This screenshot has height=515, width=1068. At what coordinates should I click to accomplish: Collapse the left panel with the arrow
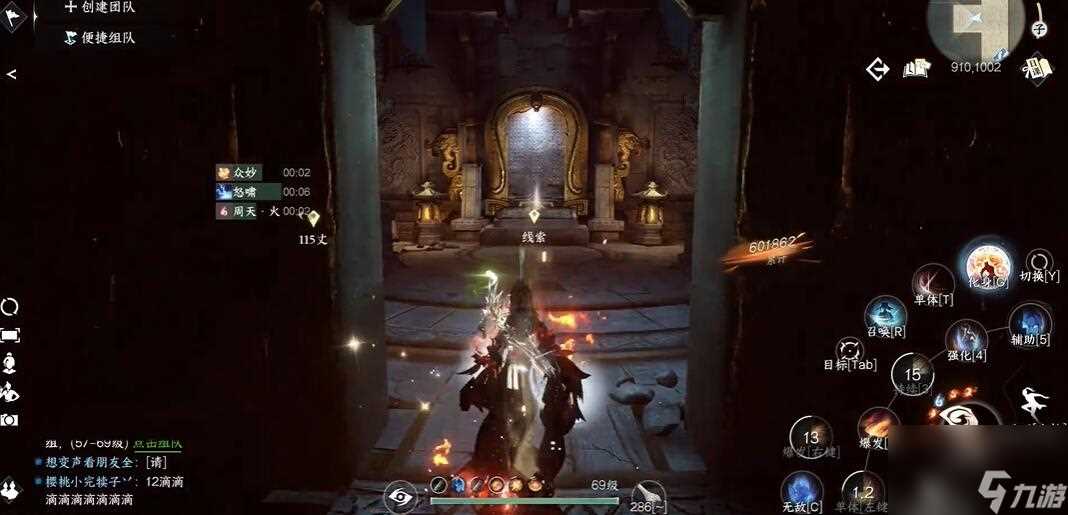tap(11, 74)
